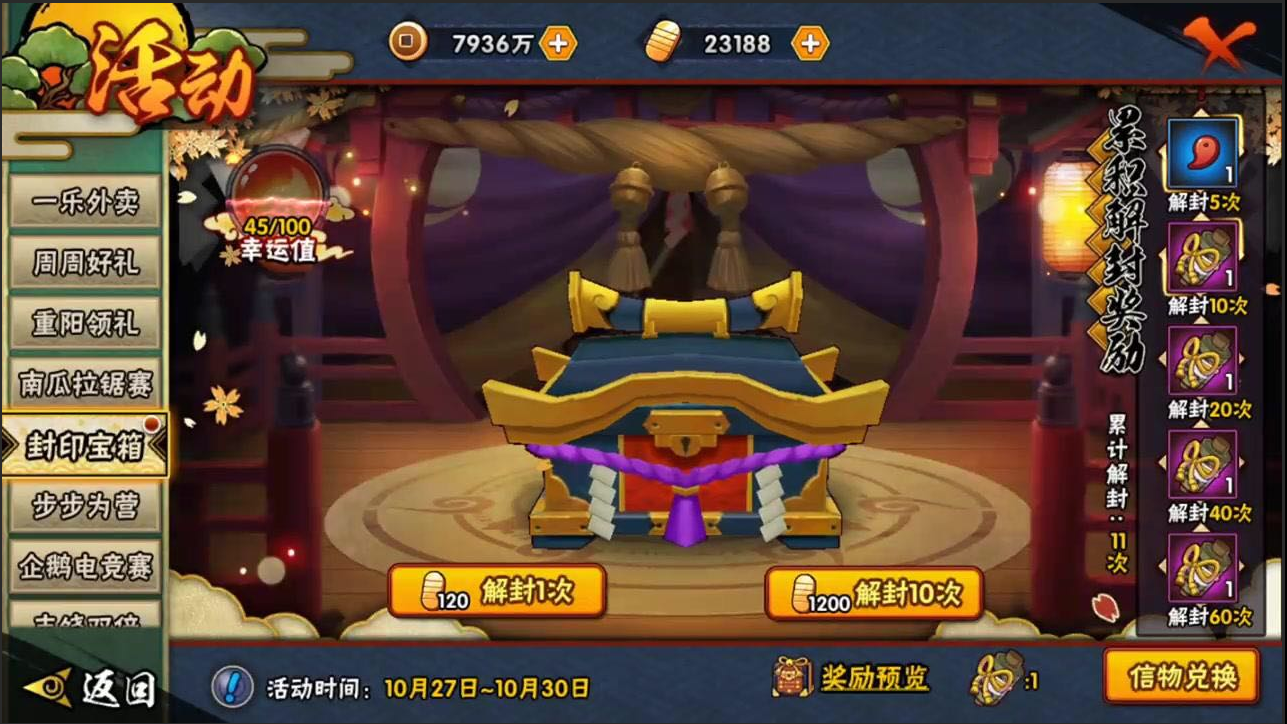Open the 南瓜拉锯赛 activity tab
Image resolution: width=1287 pixels, height=724 pixels.
(83, 385)
